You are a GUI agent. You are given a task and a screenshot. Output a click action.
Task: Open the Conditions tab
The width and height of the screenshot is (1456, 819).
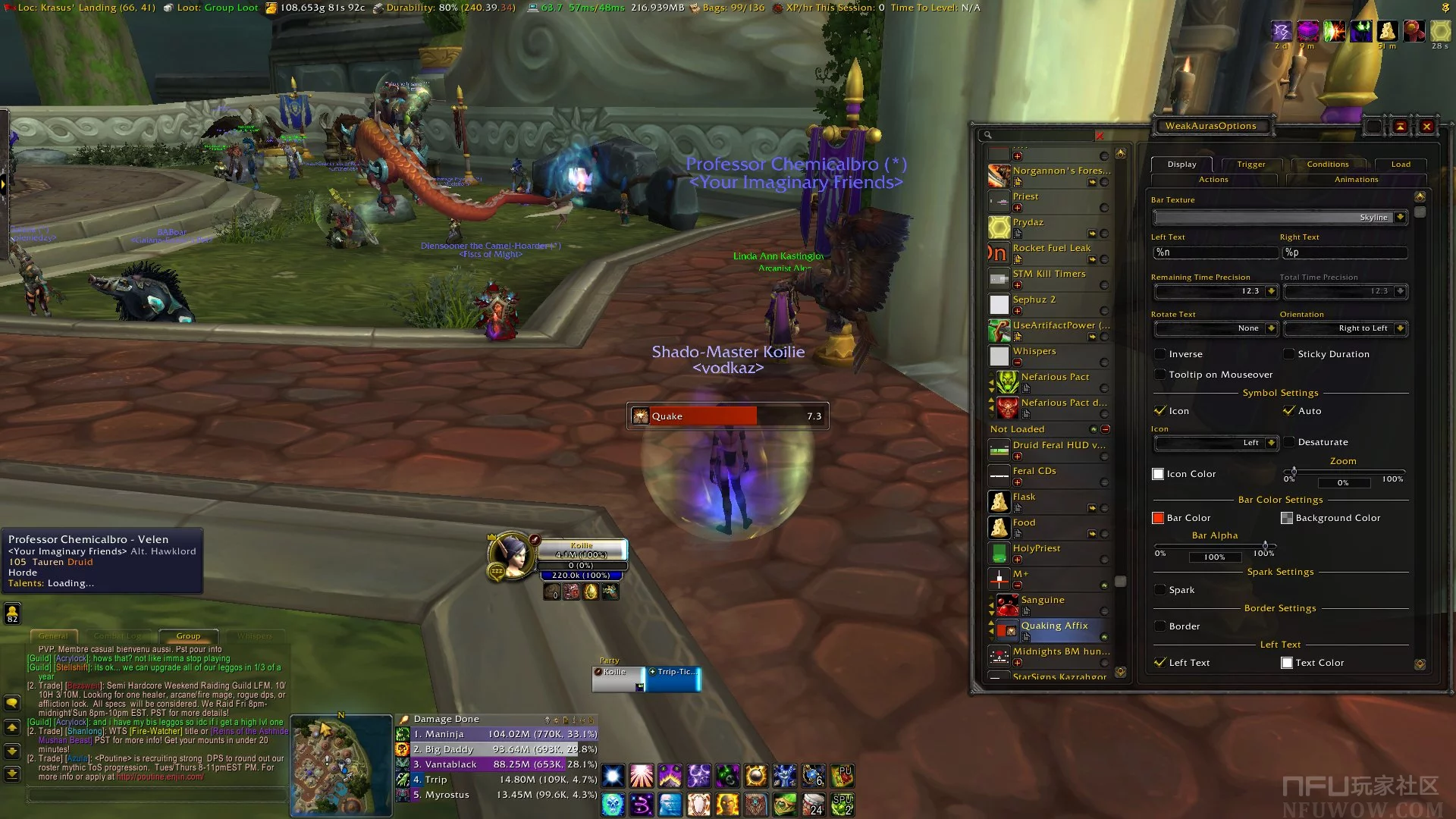coord(1327,165)
